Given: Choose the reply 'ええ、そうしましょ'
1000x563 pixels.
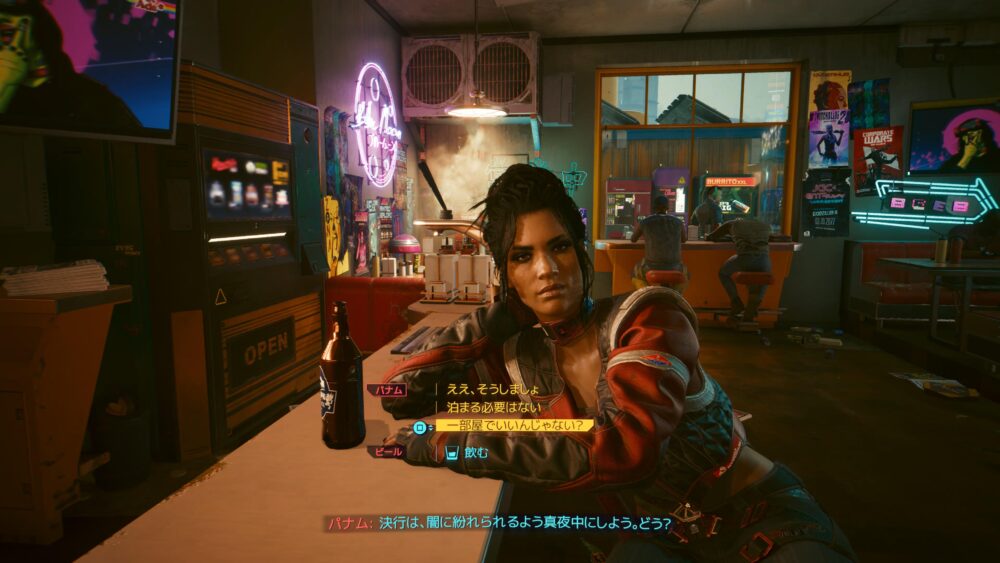Looking at the screenshot, I should coord(493,389).
